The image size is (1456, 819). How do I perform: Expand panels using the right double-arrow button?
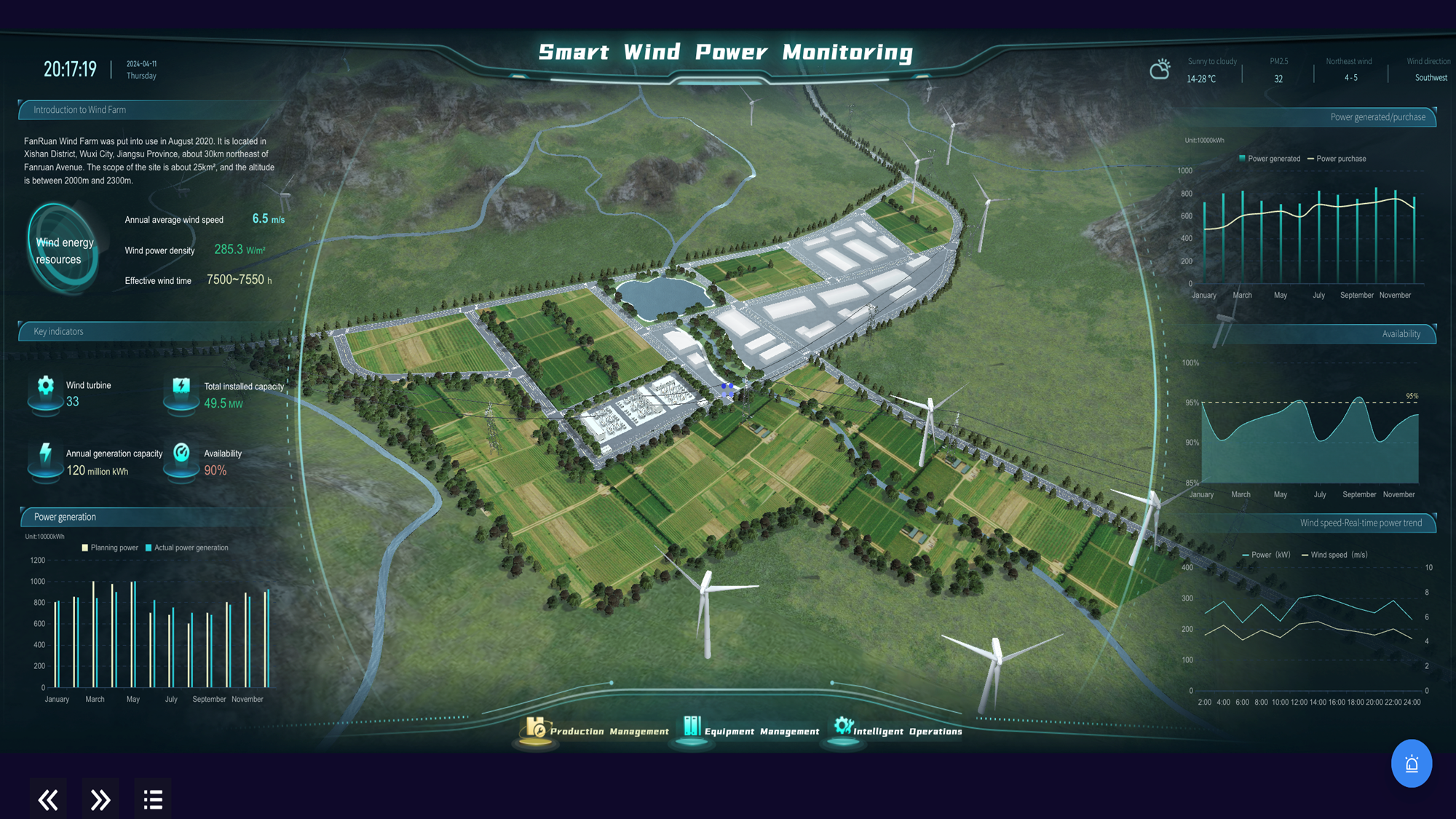click(100, 799)
